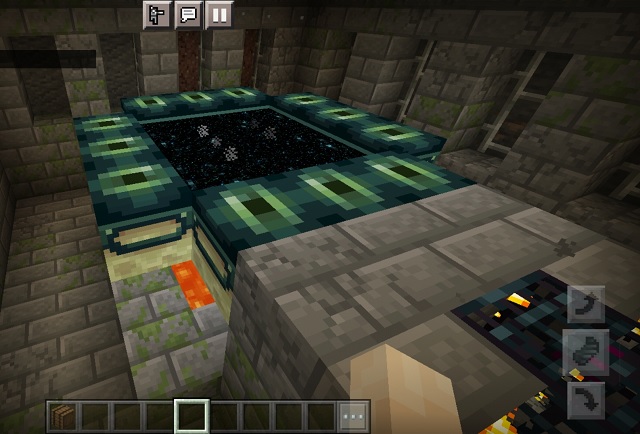Tap the fly down arrow button
640x434 pixels.
[x=586, y=400]
